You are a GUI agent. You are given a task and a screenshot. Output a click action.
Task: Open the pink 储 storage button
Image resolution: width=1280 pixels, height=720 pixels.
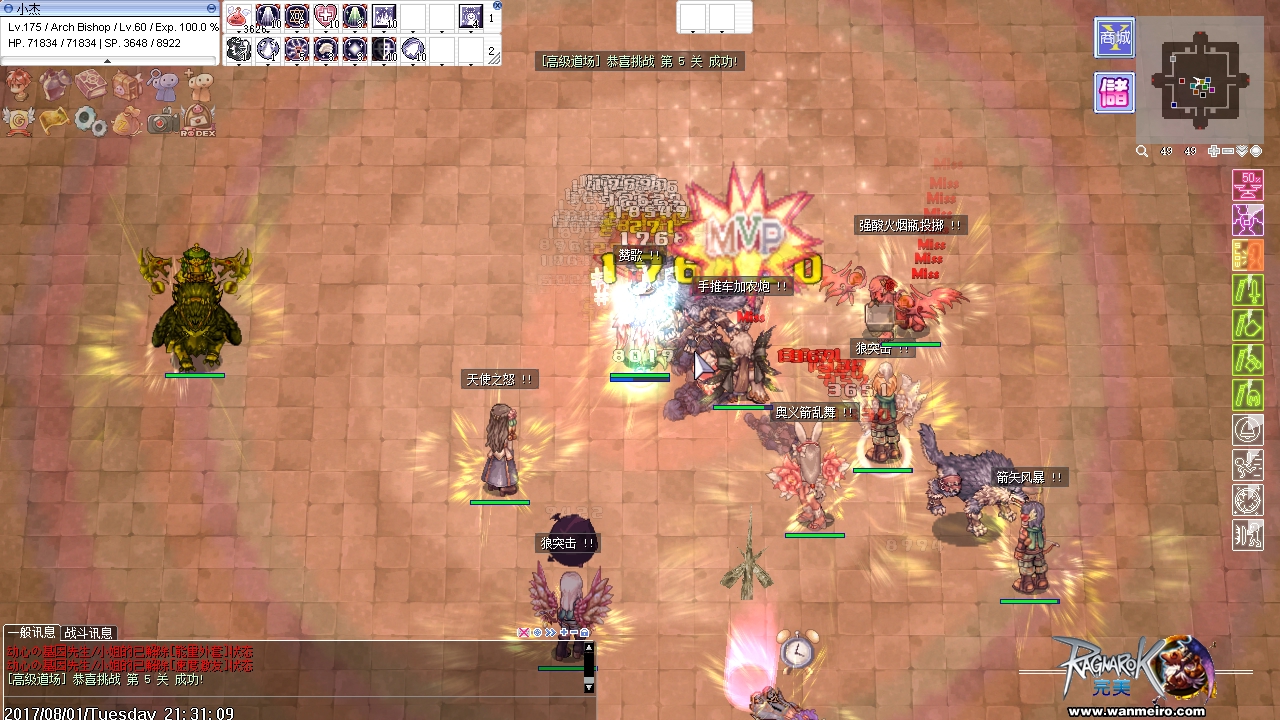tap(1114, 93)
